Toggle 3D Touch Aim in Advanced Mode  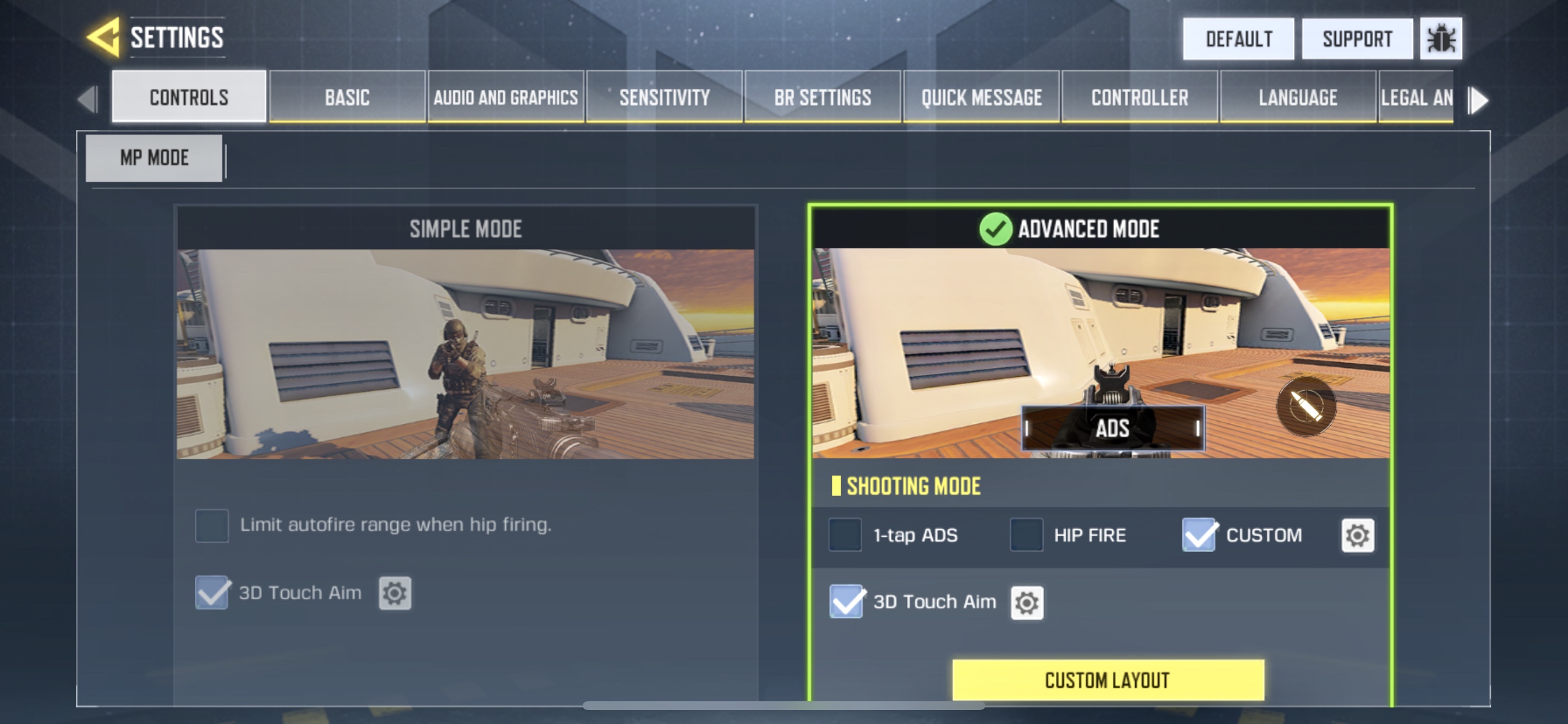click(x=846, y=602)
